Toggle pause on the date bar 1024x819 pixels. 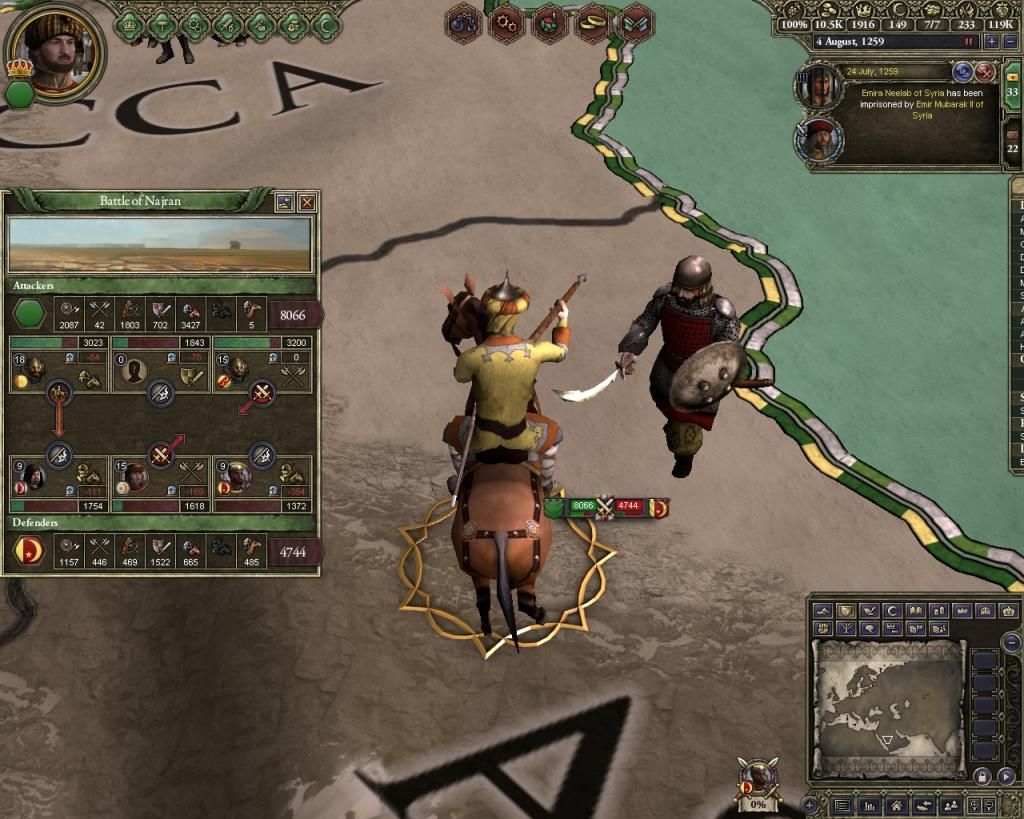coord(968,42)
